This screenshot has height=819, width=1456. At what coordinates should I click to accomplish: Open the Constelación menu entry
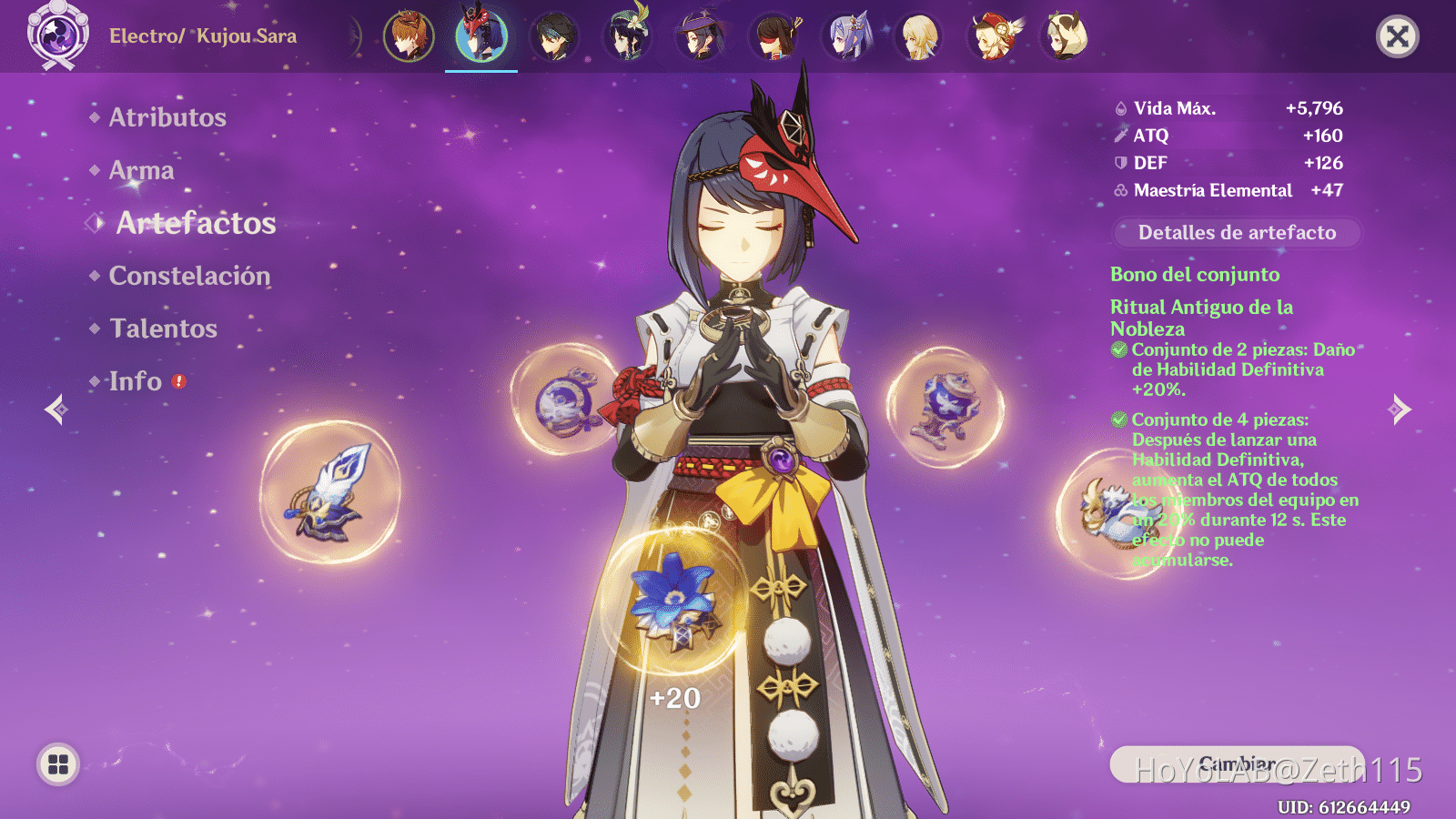click(188, 276)
